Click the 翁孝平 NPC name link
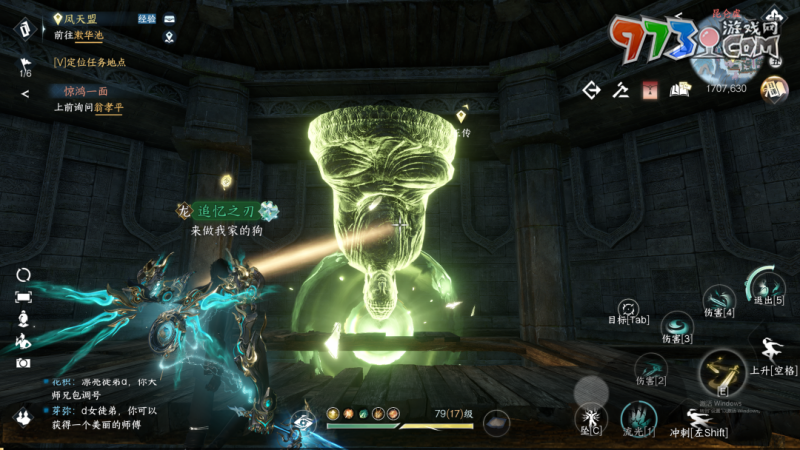 click(x=108, y=107)
